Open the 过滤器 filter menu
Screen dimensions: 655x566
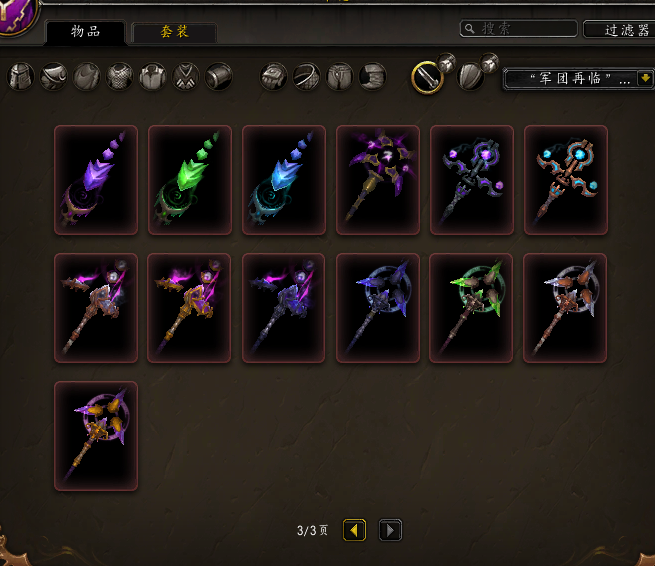coord(618,30)
